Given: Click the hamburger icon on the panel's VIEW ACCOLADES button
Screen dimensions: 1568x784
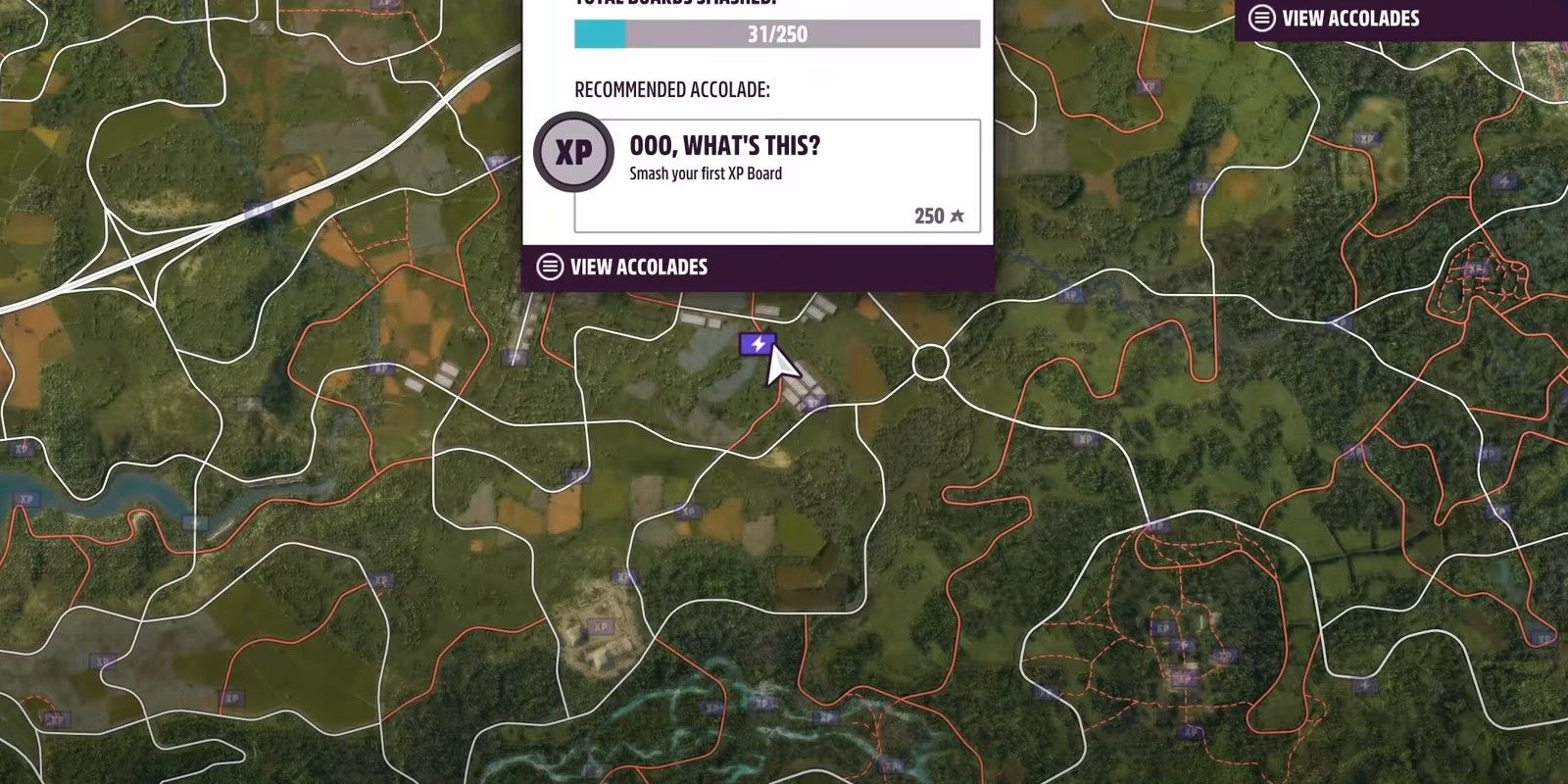Looking at the screenshot, I should pos(547,266).
